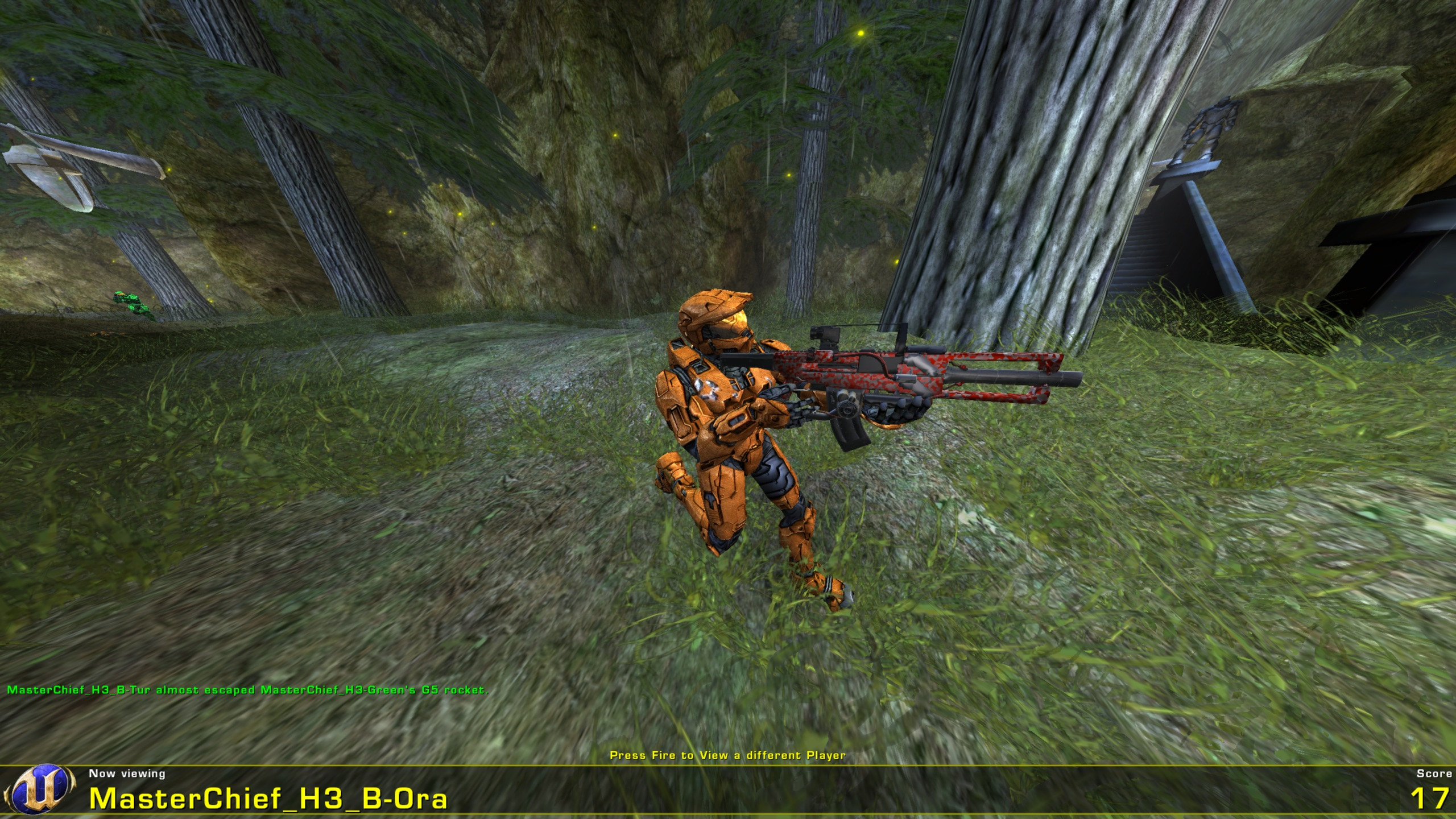The width and height of the screenshot is (1456, 819).
Task: Select the Now viewing label
Action: (x=128, y=774)
